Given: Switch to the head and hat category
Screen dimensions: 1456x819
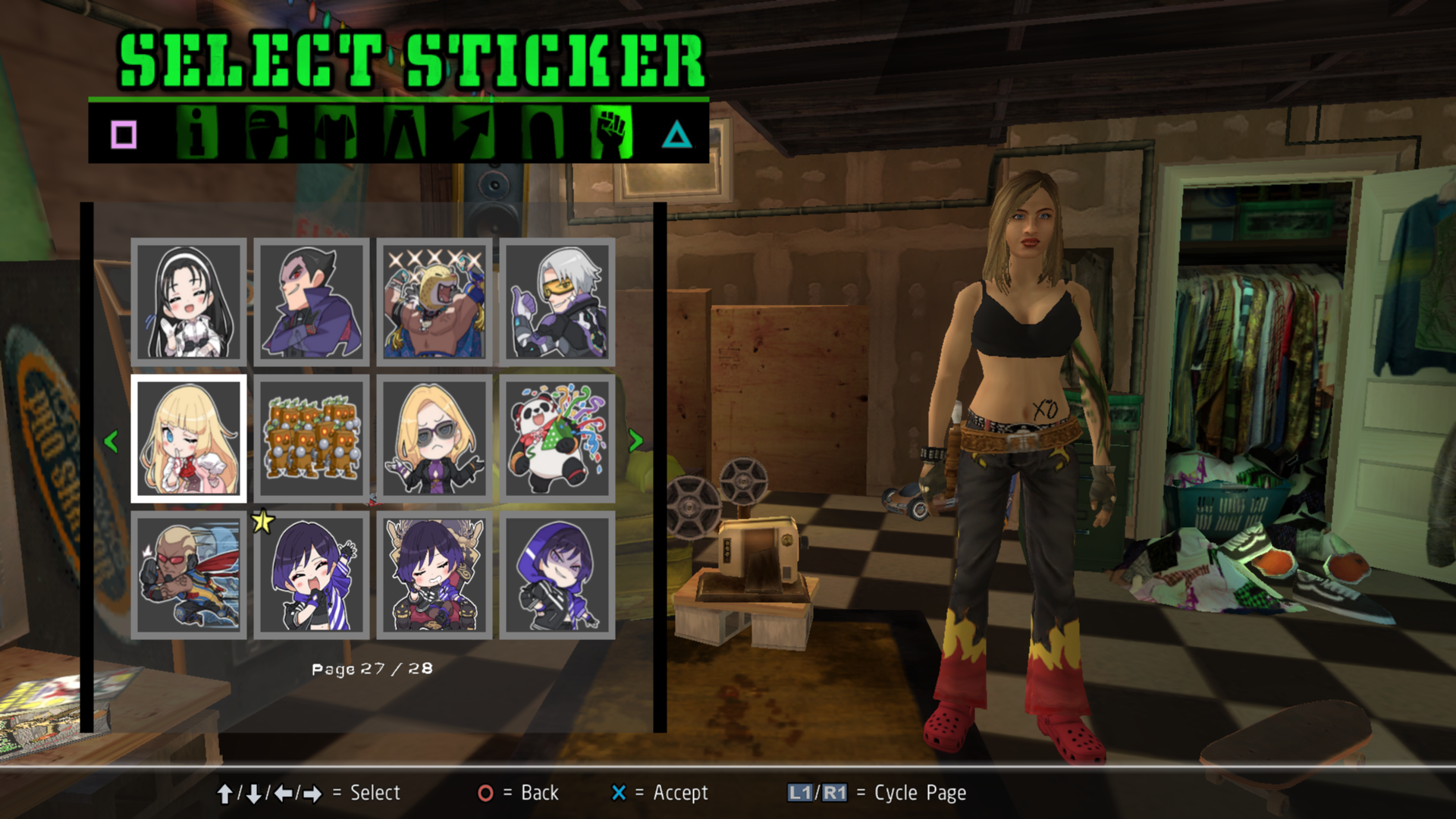Looking at the screenshot, I should click(266, 133).
